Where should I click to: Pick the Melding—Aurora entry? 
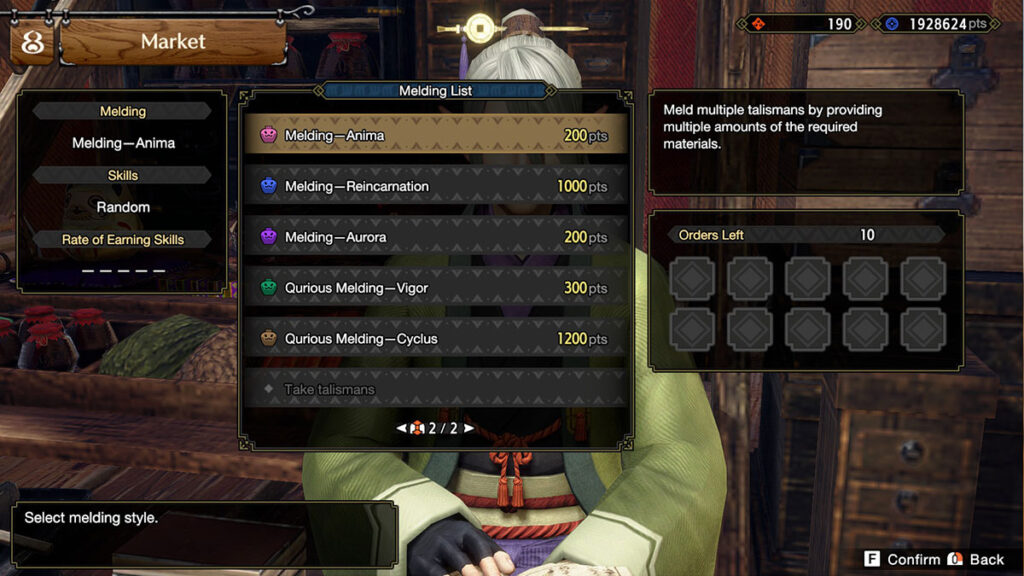click(x=435, y=237)
